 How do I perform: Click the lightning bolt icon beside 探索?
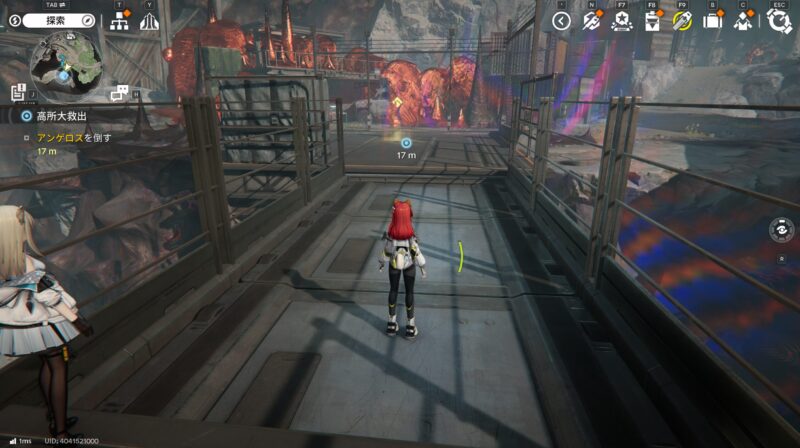coord(12,20)
